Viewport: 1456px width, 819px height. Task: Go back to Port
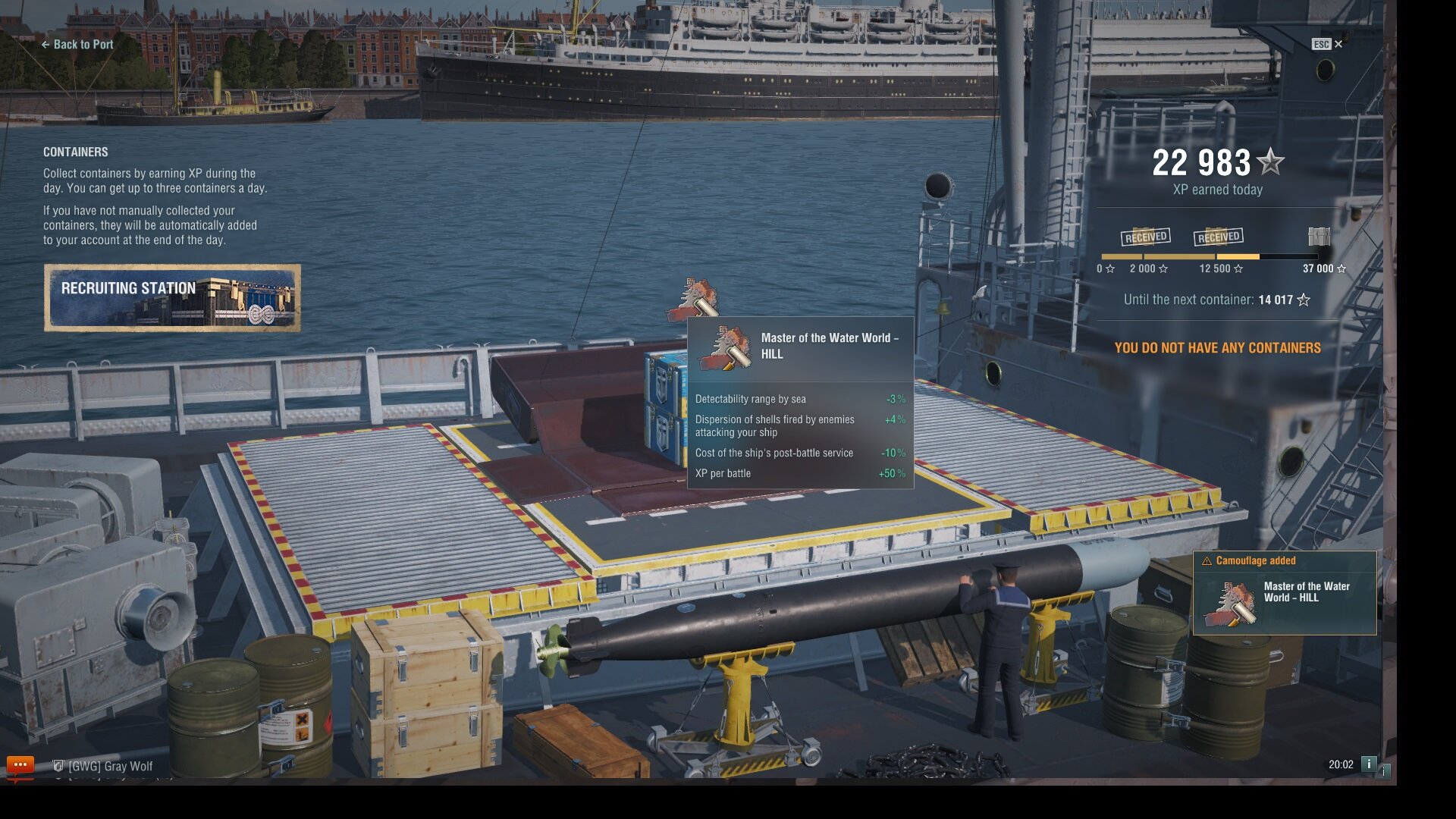(77, 45)
